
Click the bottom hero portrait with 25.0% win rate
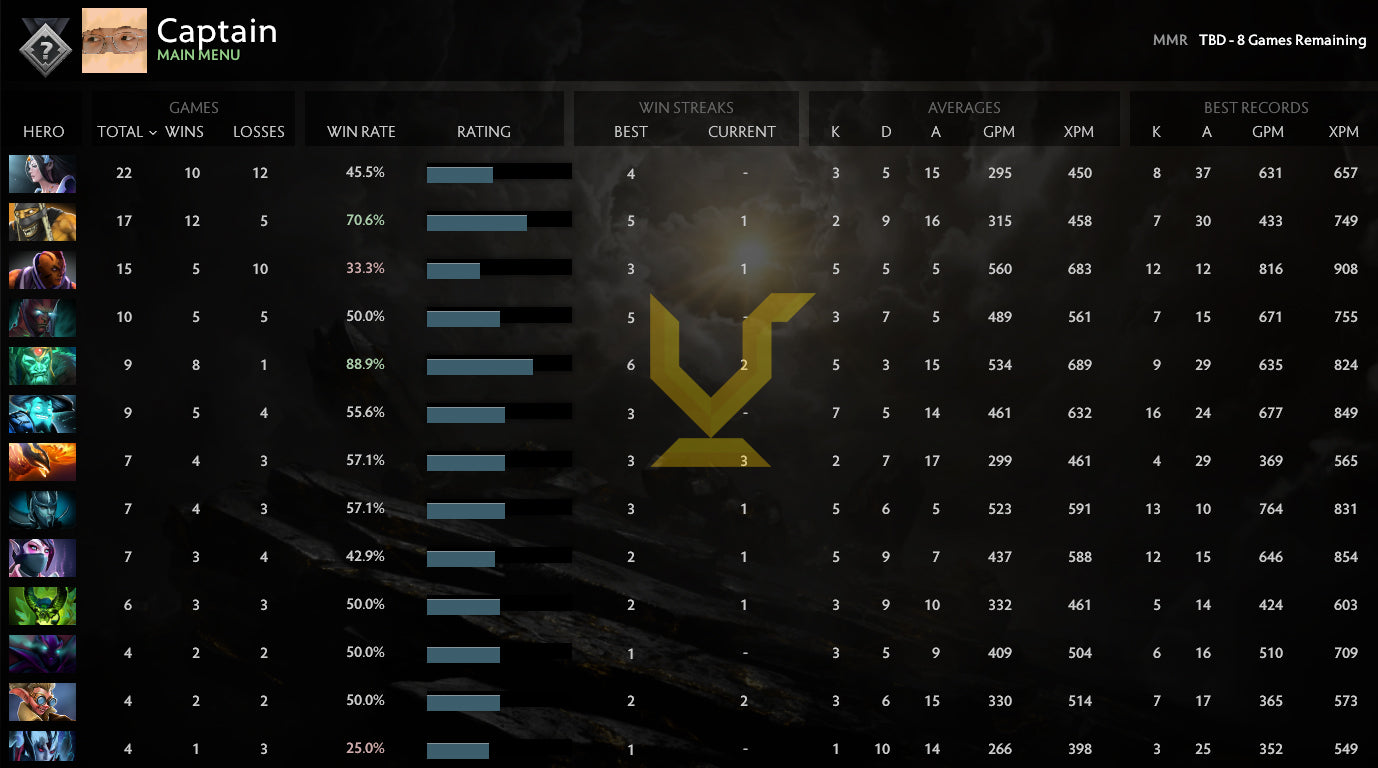42,749
